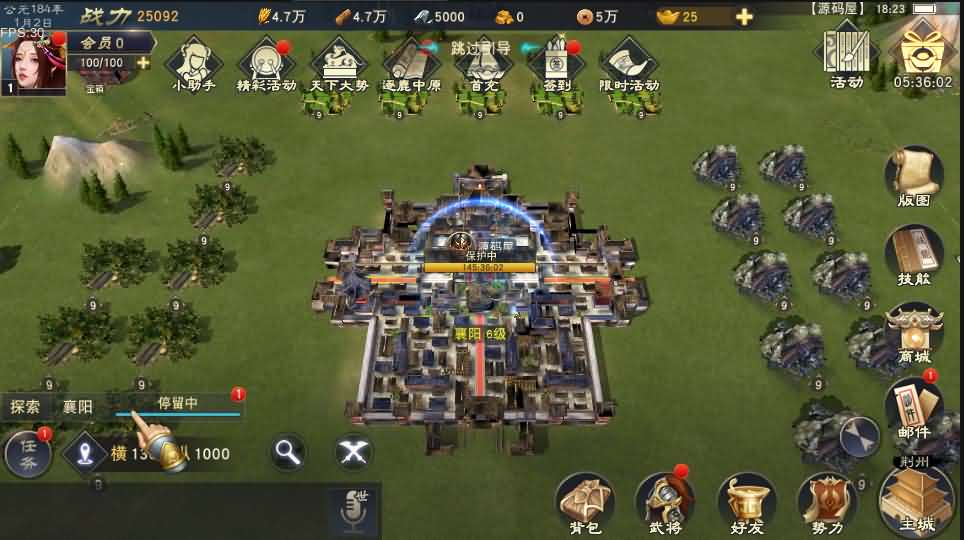
Task: Open 逐鹿中原 scroll icon
Action: click(x=411, y=62)
